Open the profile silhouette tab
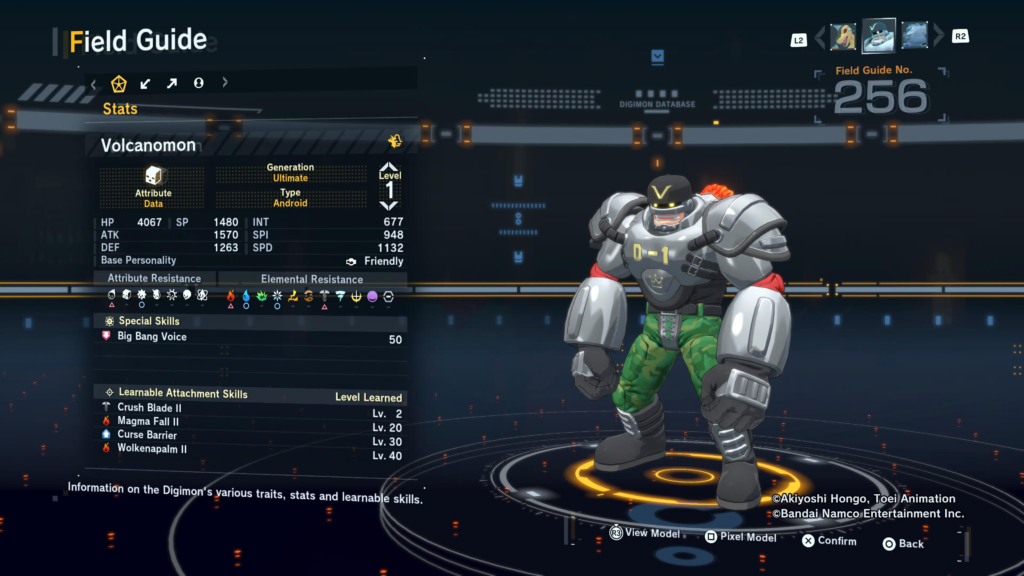This screenshot has width=1024, height=576. click(x=198, y=83)
